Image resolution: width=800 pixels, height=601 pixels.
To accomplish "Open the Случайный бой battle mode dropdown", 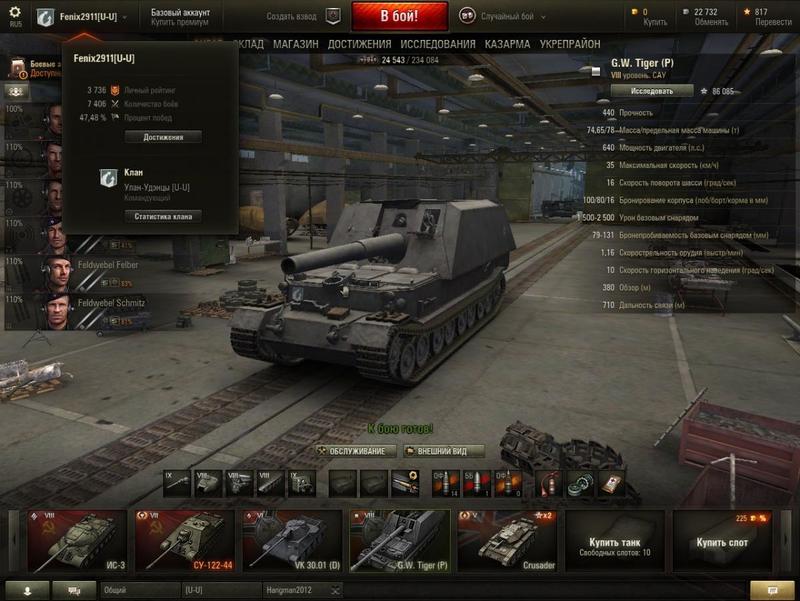I will point(512,16).
